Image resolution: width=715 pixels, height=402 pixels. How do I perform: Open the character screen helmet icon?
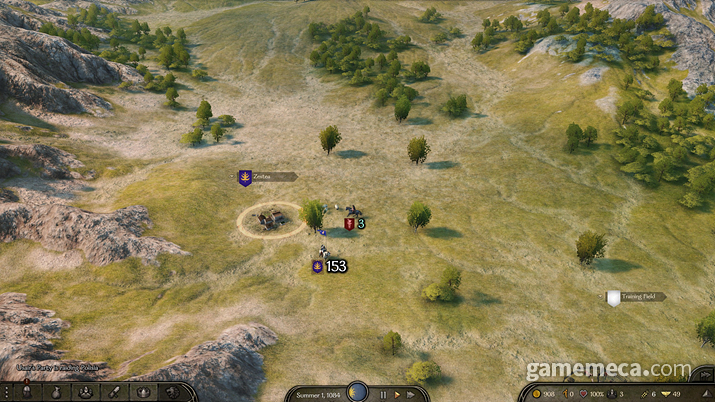click(29, 393)
